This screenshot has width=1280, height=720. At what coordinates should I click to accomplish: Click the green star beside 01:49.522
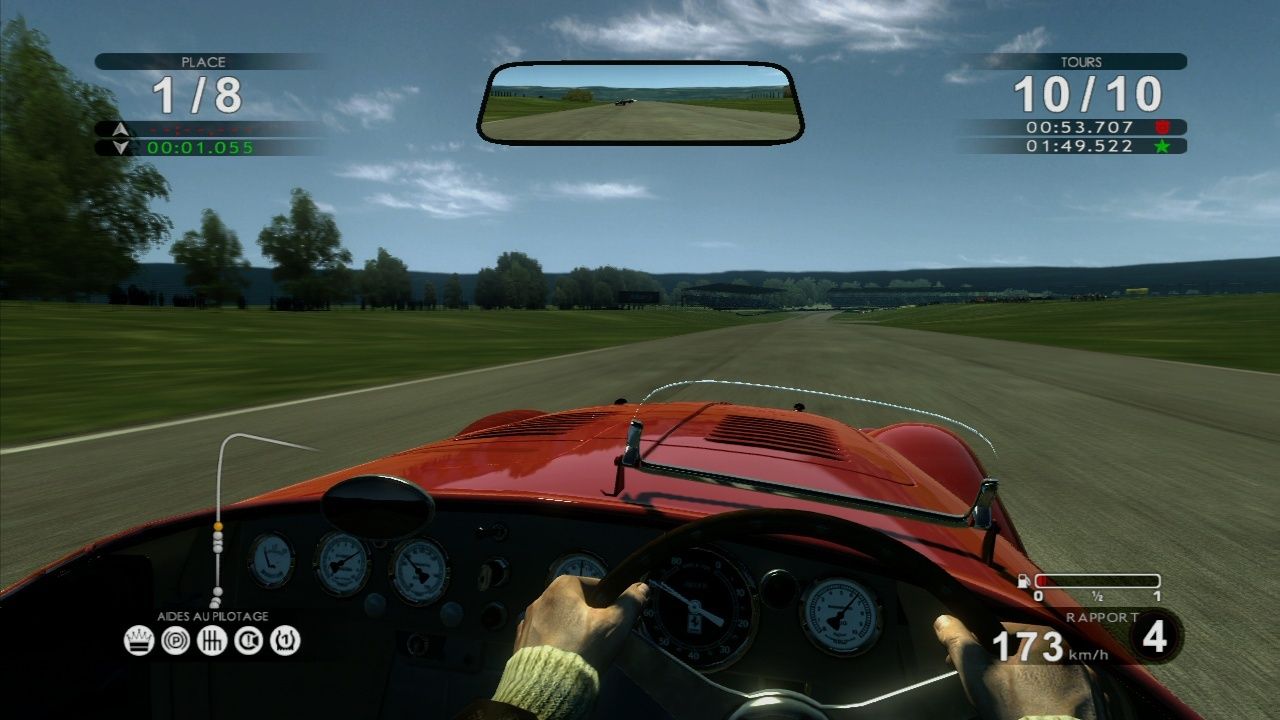tap(1162, 144)
